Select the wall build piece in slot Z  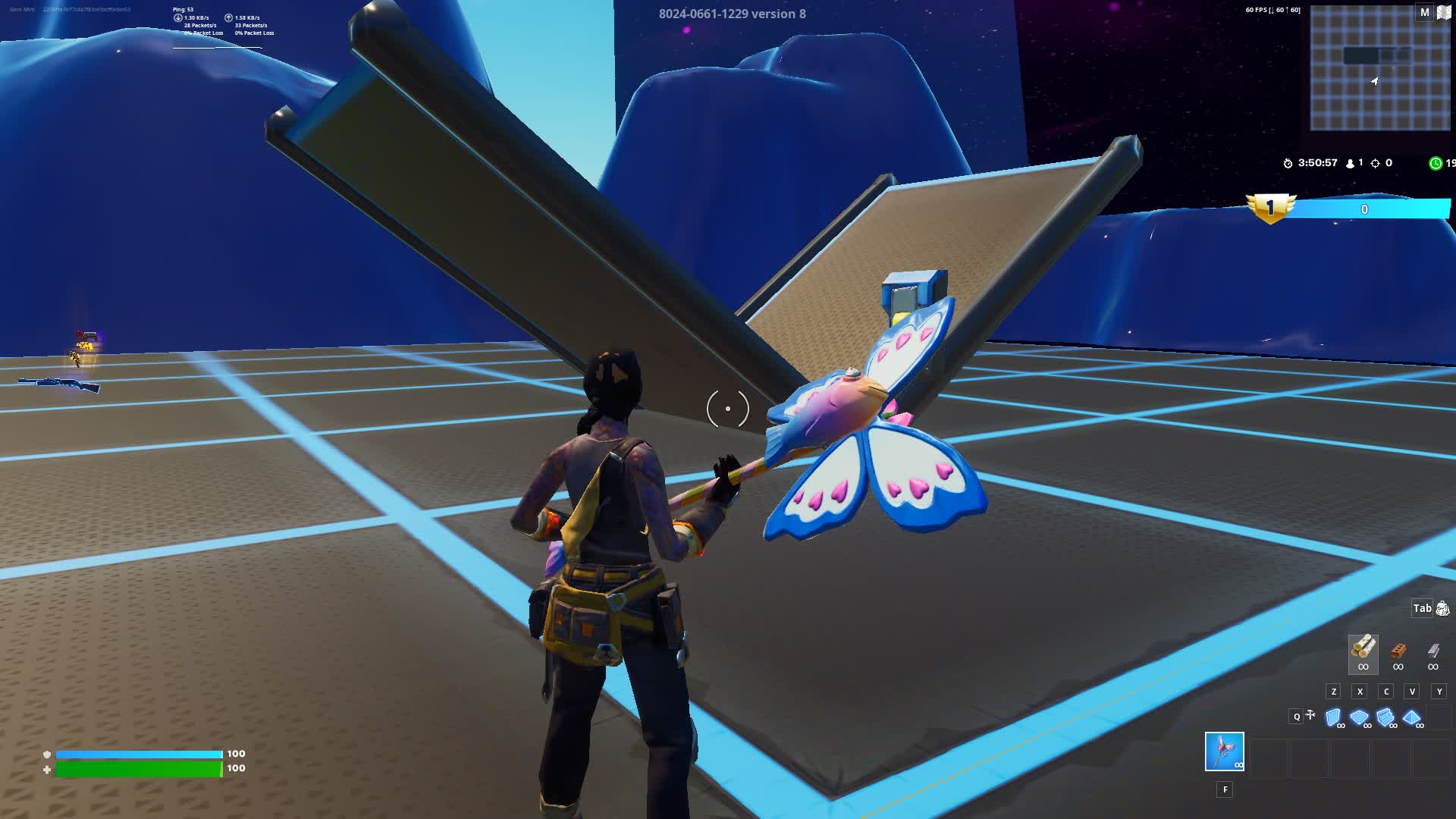1332,715
